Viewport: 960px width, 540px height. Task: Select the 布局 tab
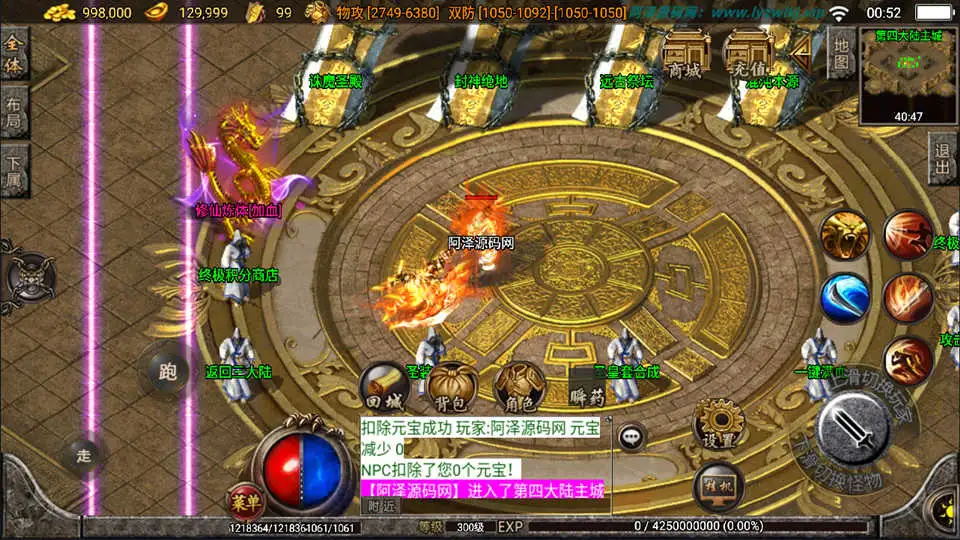pos(14,112)
